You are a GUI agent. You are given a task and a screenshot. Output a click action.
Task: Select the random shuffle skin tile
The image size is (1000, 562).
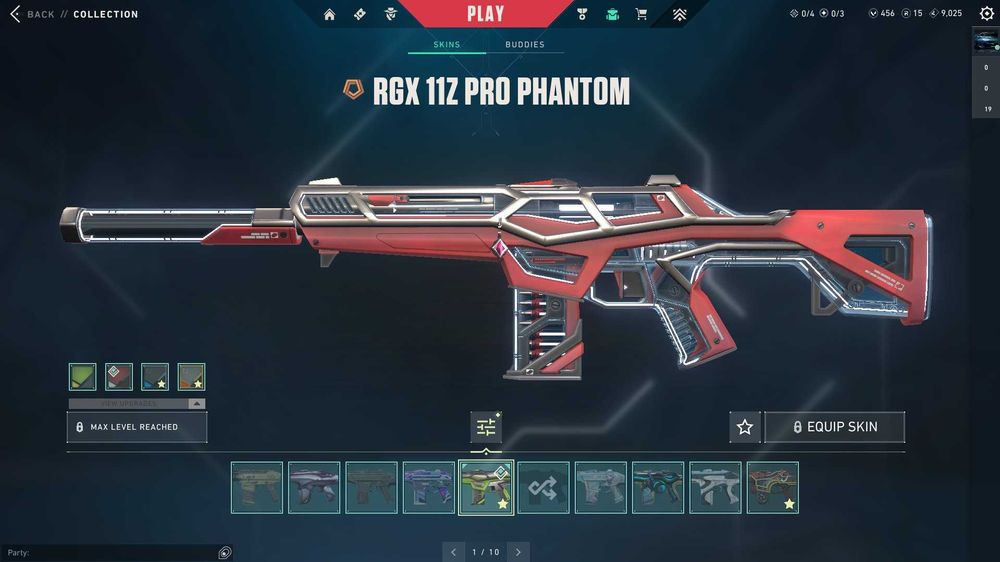click(543, 487)
